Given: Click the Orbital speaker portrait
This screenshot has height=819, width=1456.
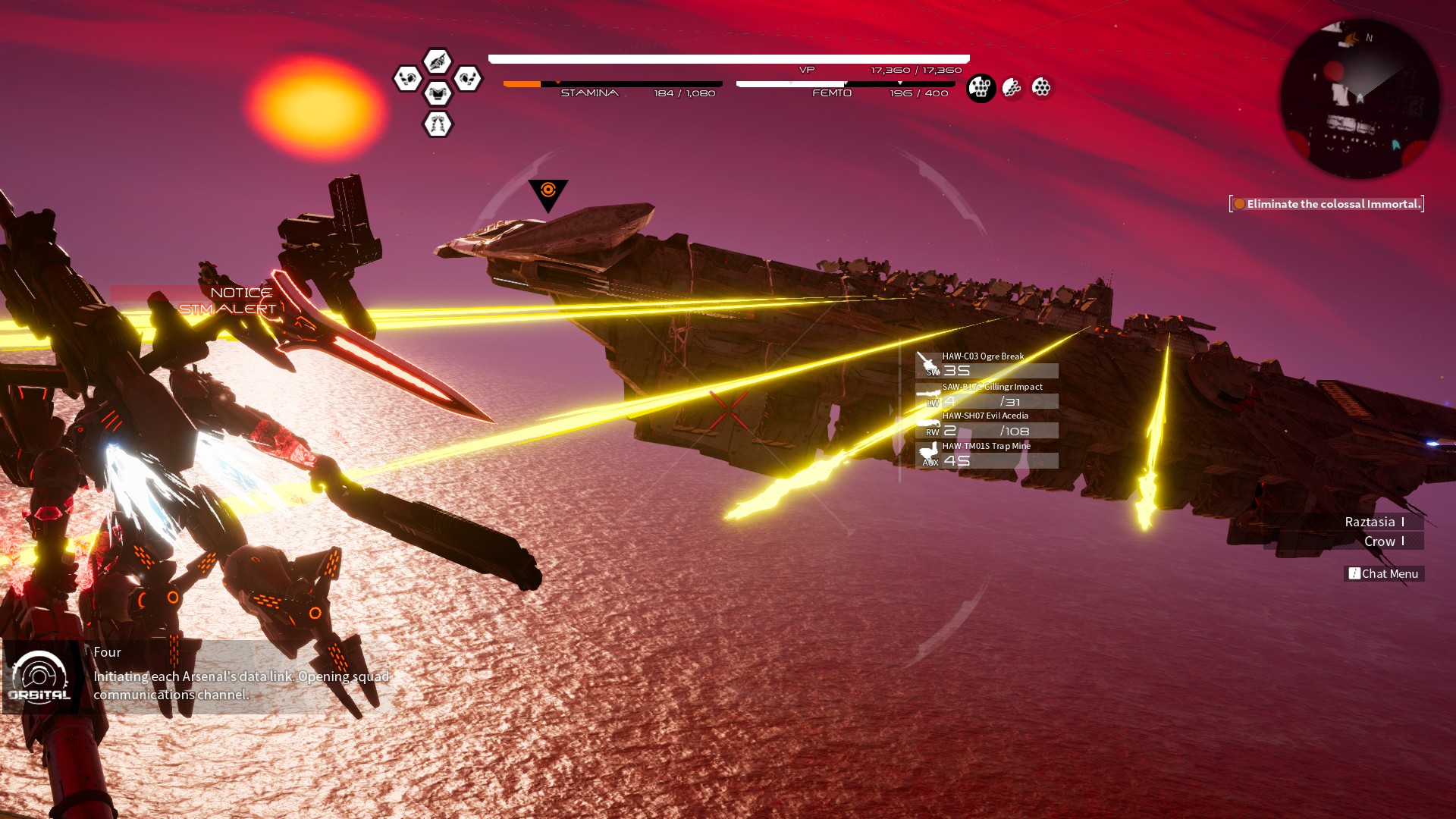Looking at the screenshot, I should [40, 677].
